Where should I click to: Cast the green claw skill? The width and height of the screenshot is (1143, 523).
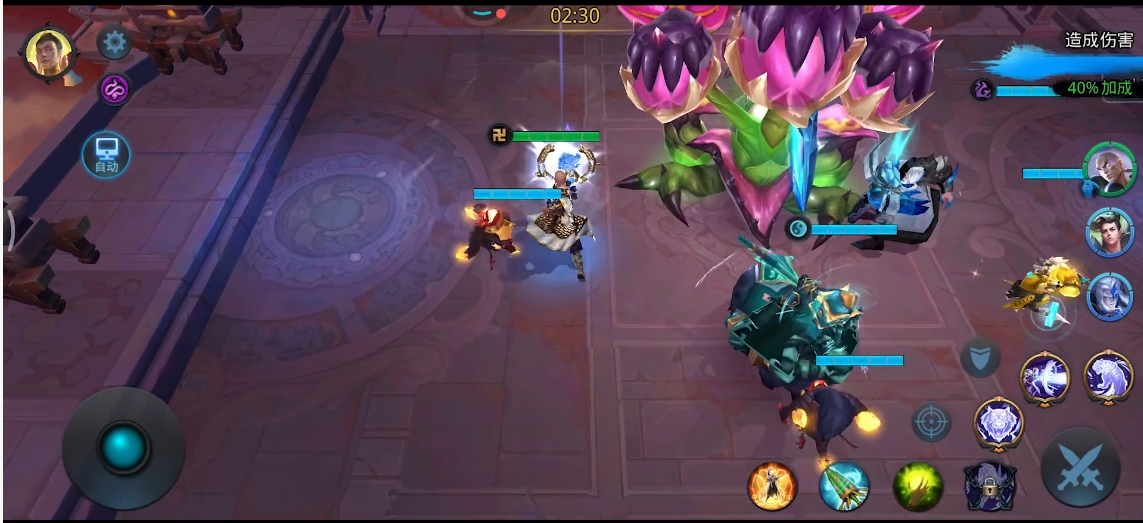(917, 486)
